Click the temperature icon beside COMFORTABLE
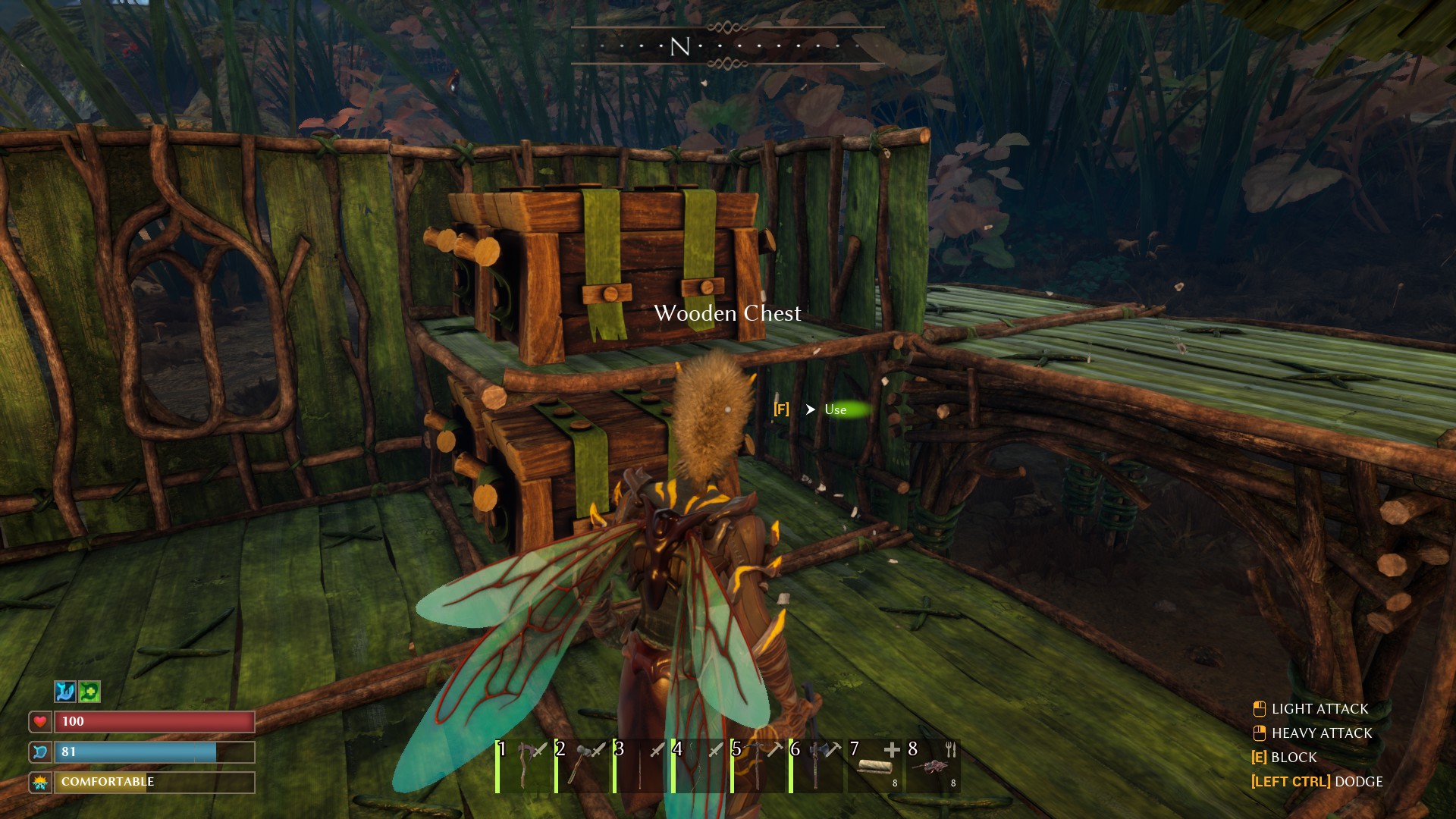1456x819 pixels. (x=40, y=782)
